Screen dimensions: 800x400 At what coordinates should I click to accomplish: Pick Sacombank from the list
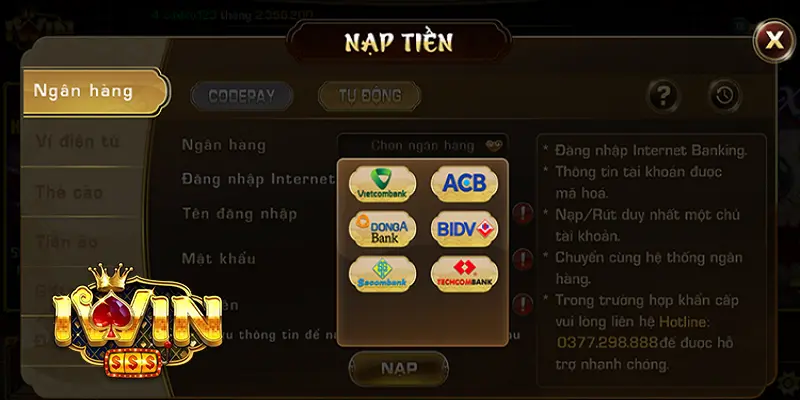click(381, 273)
